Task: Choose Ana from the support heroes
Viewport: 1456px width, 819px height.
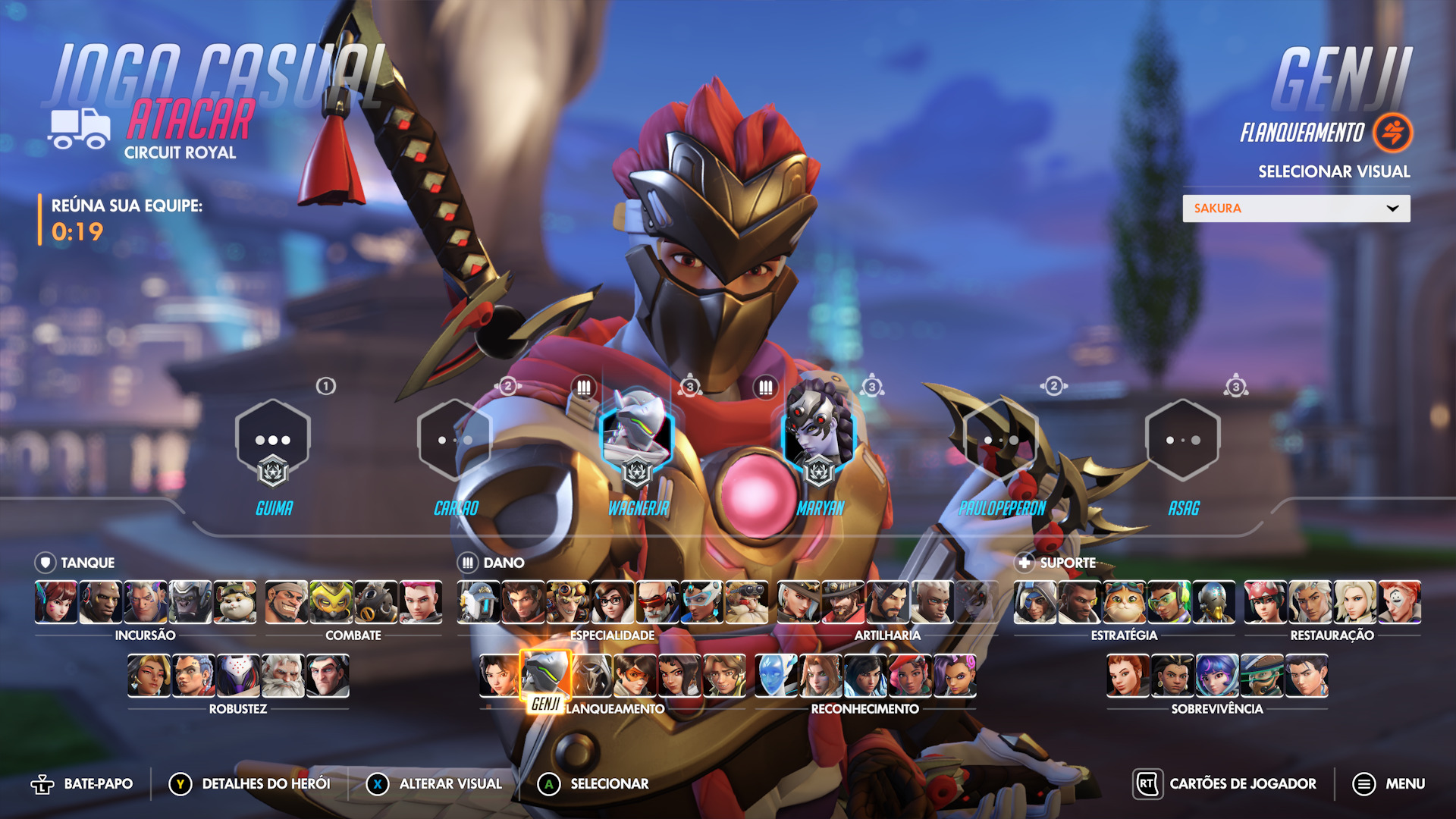Action: pos(1035,602)
